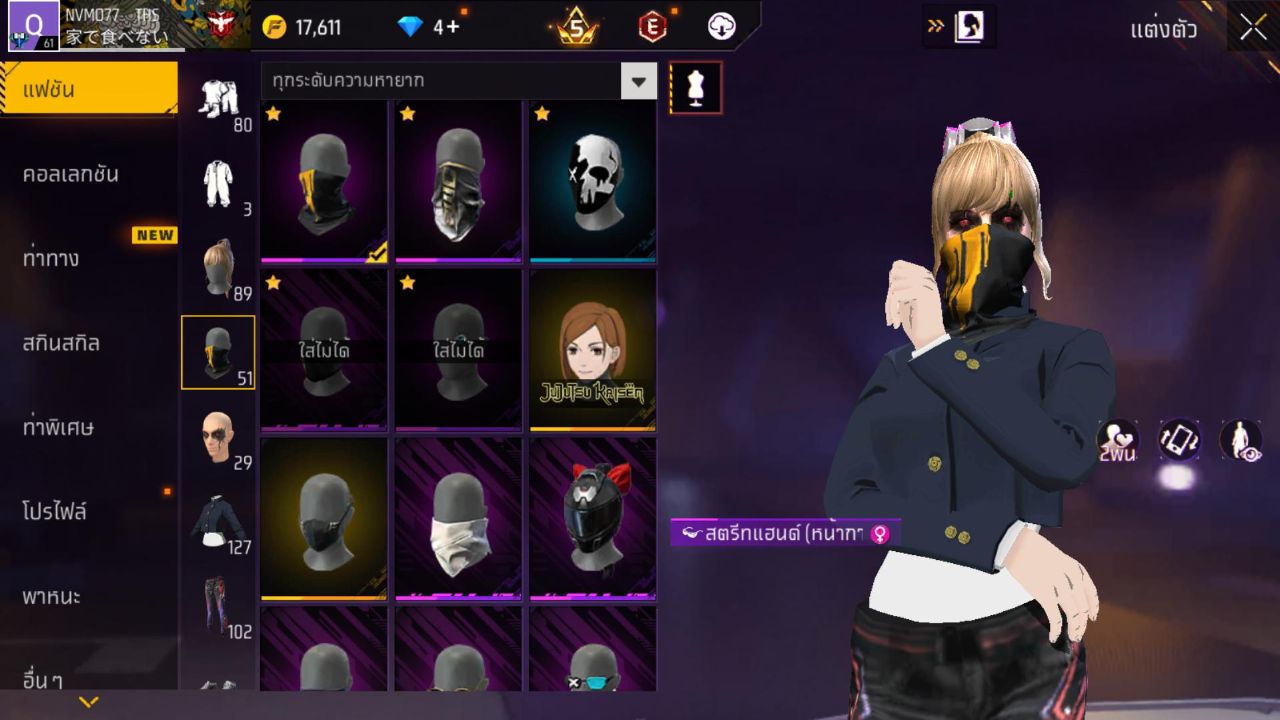Select the pants category with 127 items
This screenshot has width=1280, height=720.
coord(218,520)
